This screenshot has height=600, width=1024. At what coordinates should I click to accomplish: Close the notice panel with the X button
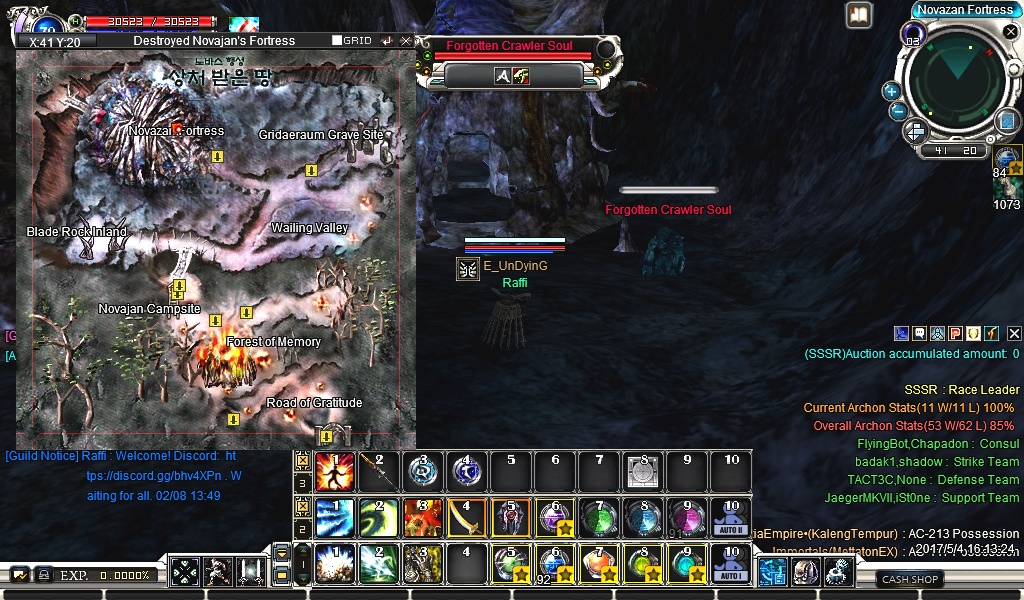pos(1014,333)
